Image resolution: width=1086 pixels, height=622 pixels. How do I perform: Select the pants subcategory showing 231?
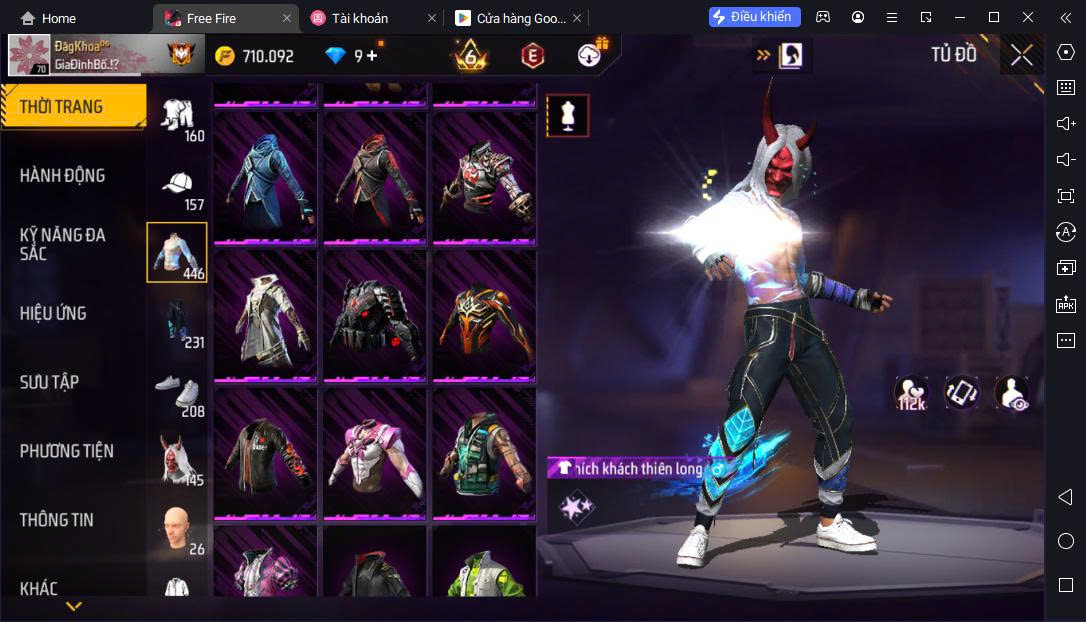click(178, 324)
